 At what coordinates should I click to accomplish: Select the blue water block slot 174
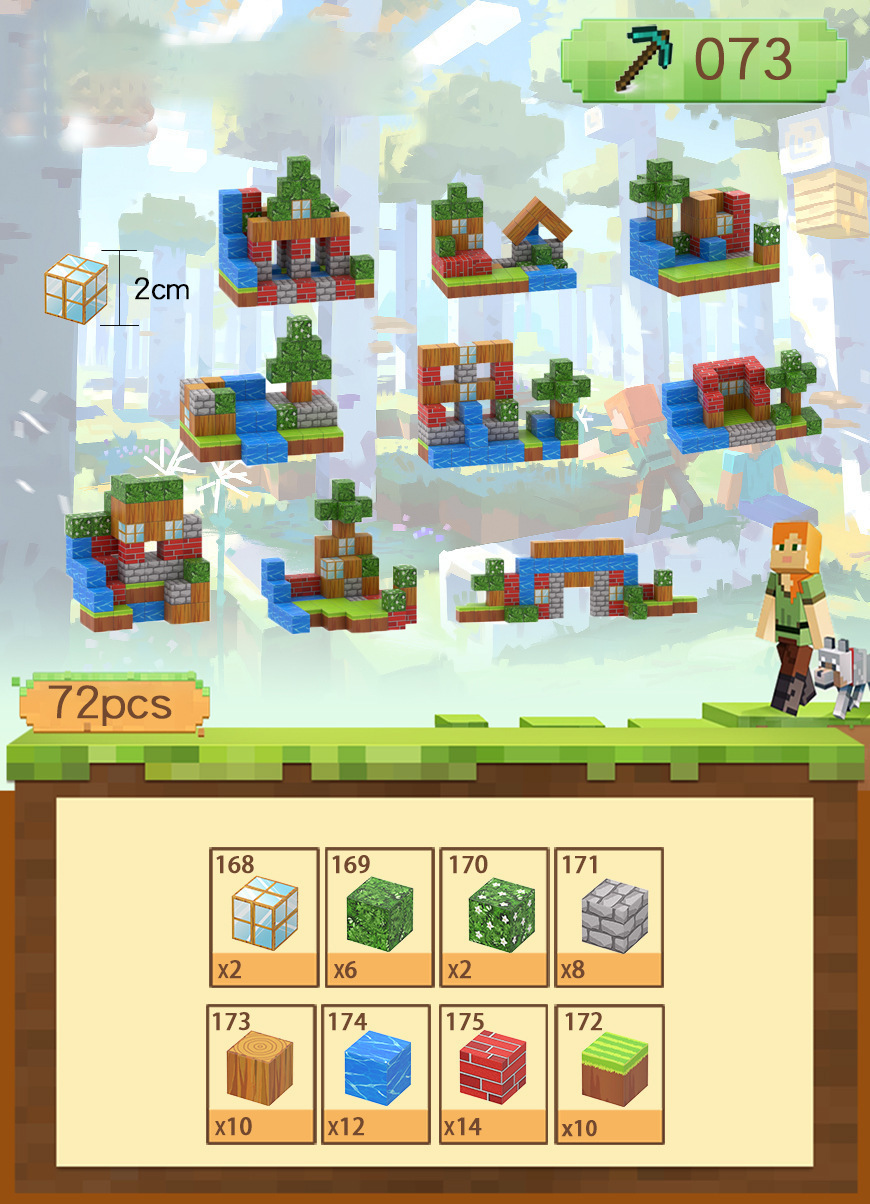(x=377, y=1073)
